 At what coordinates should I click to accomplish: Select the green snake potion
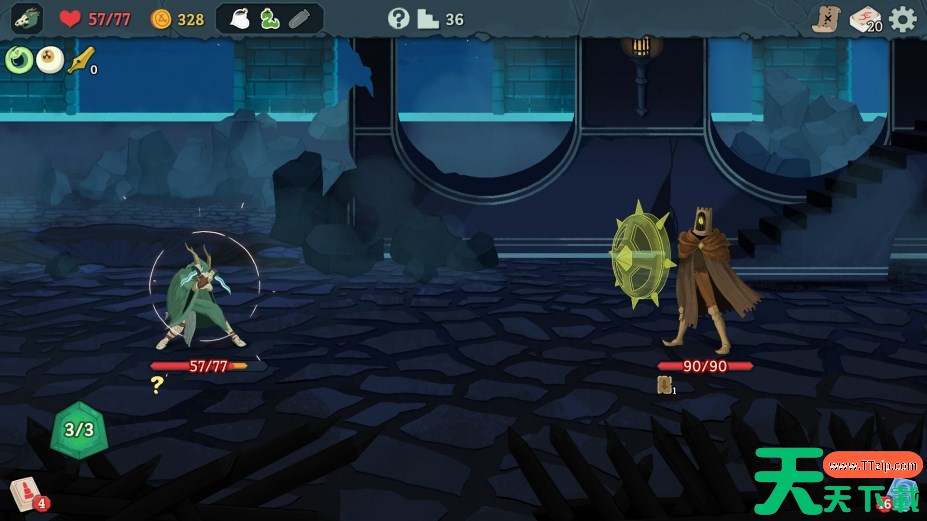[x=269, y=18]
